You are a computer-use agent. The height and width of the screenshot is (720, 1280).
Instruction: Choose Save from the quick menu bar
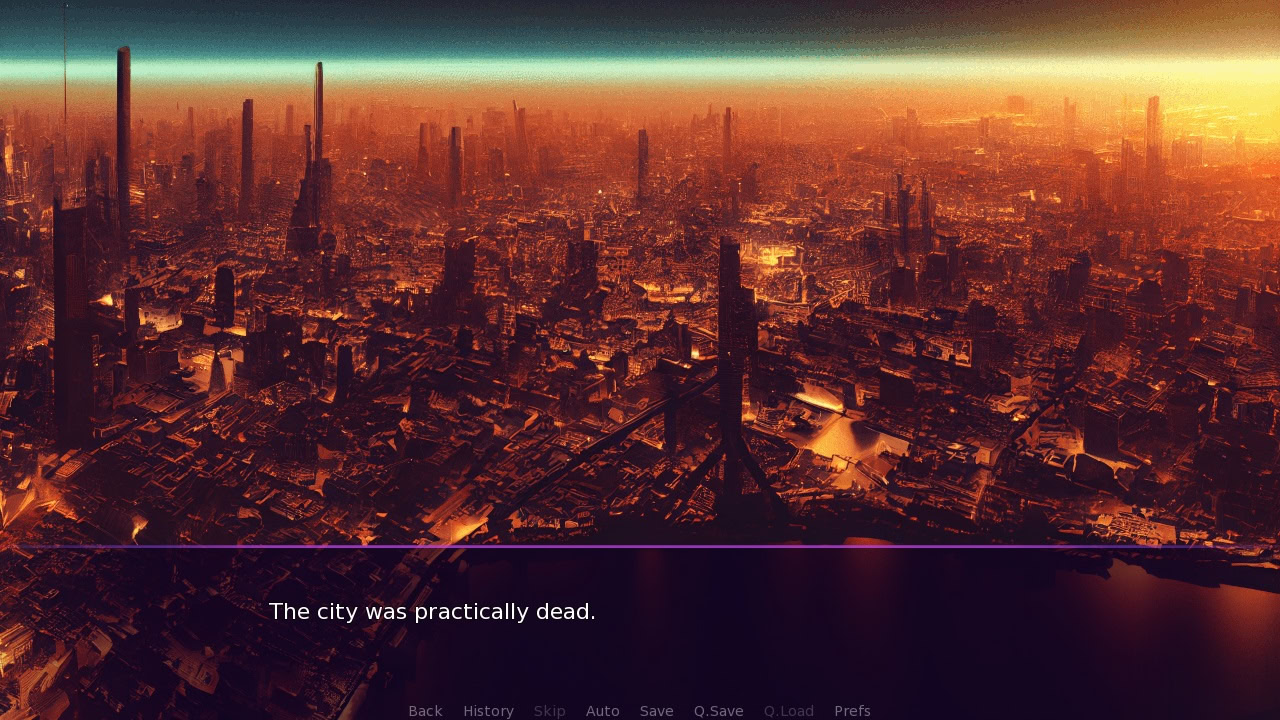tap(656, 710)
